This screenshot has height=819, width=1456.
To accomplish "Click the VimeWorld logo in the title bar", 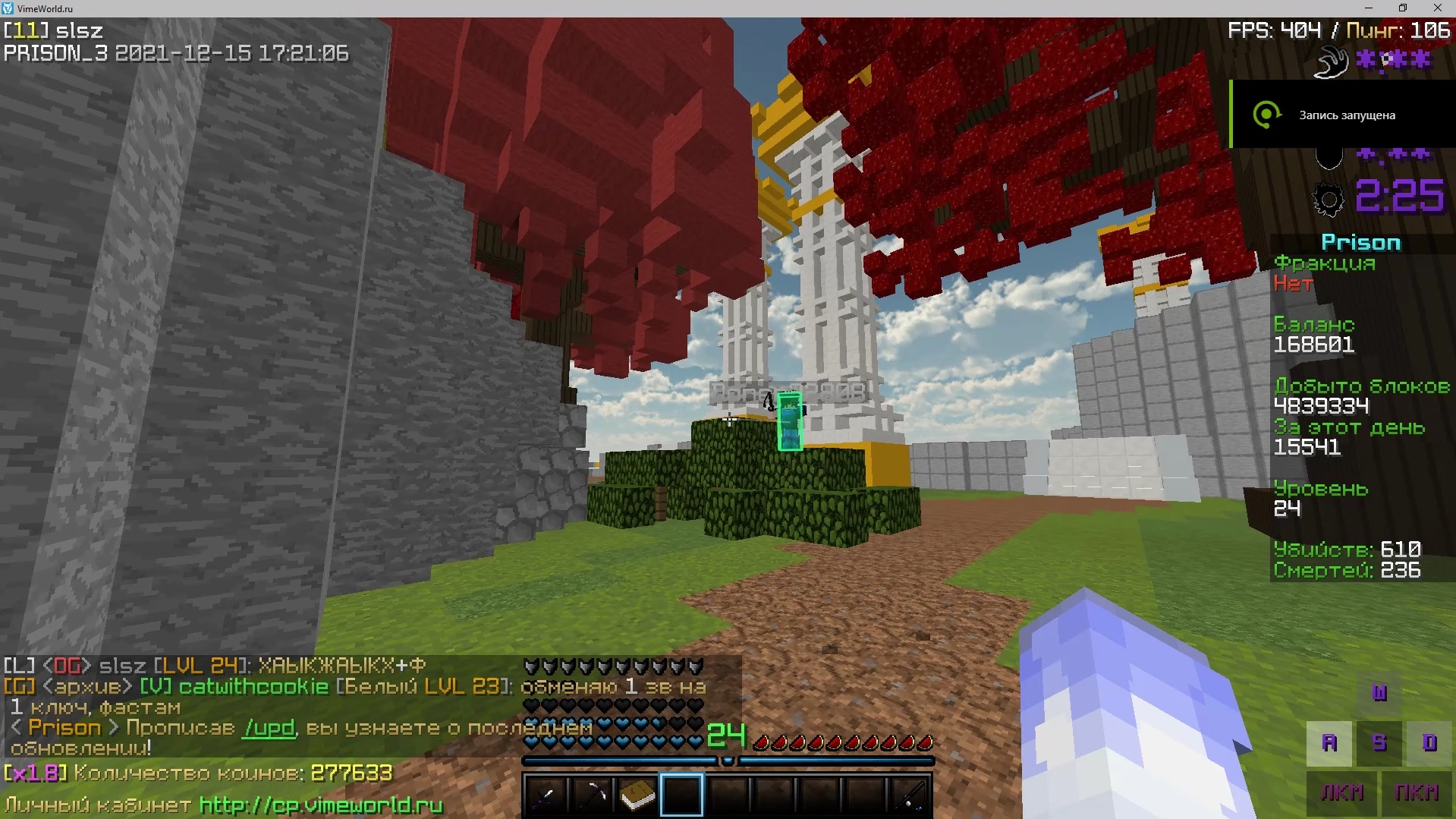I will [8, 8].
